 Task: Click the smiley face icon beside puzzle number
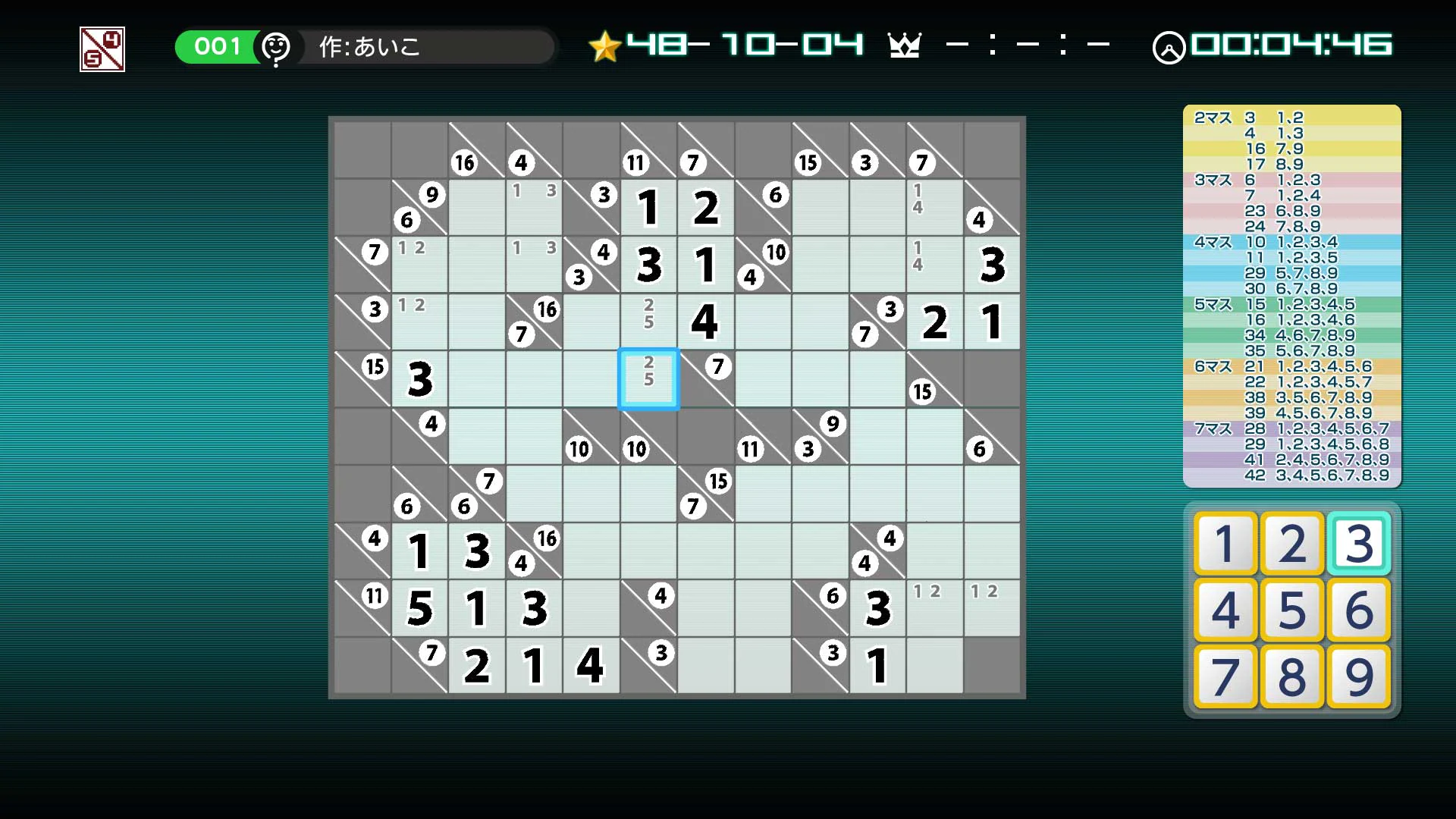pyautogui.click(x=276, y=47)
